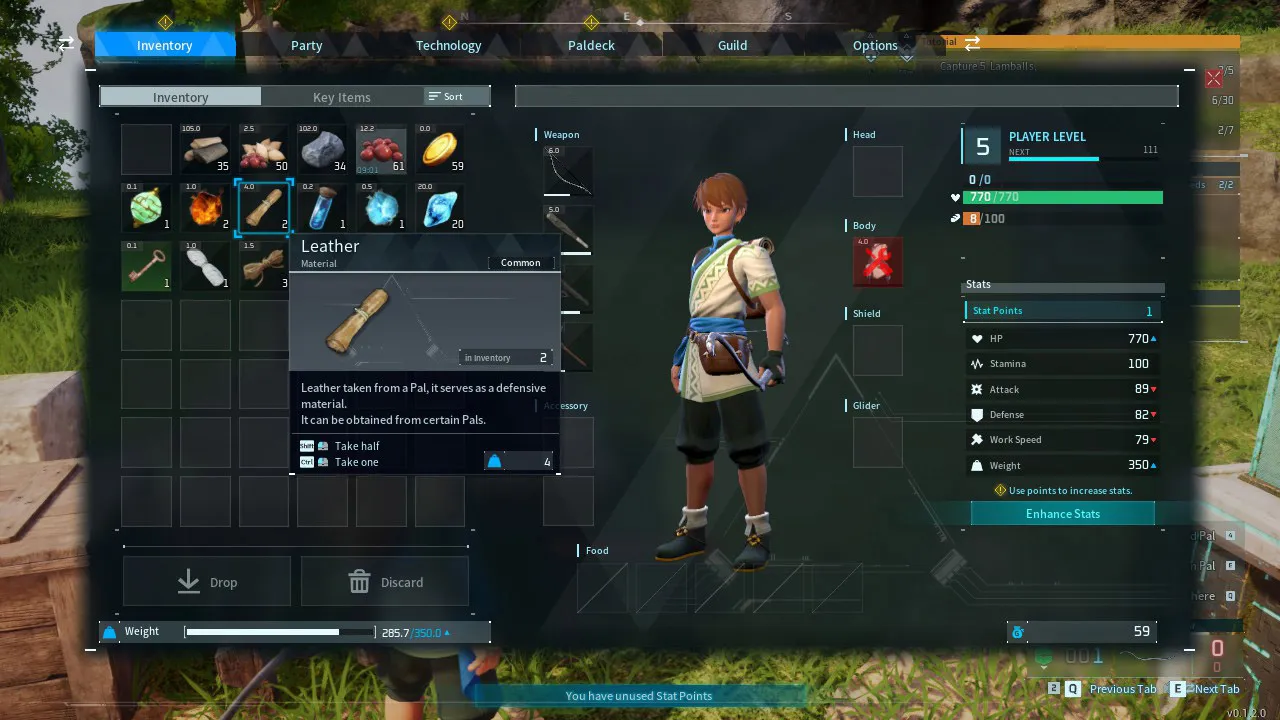The width and height of the screenshot is (1280, 720).
Task: Switch to the Options tab
Action: point(875,45)
